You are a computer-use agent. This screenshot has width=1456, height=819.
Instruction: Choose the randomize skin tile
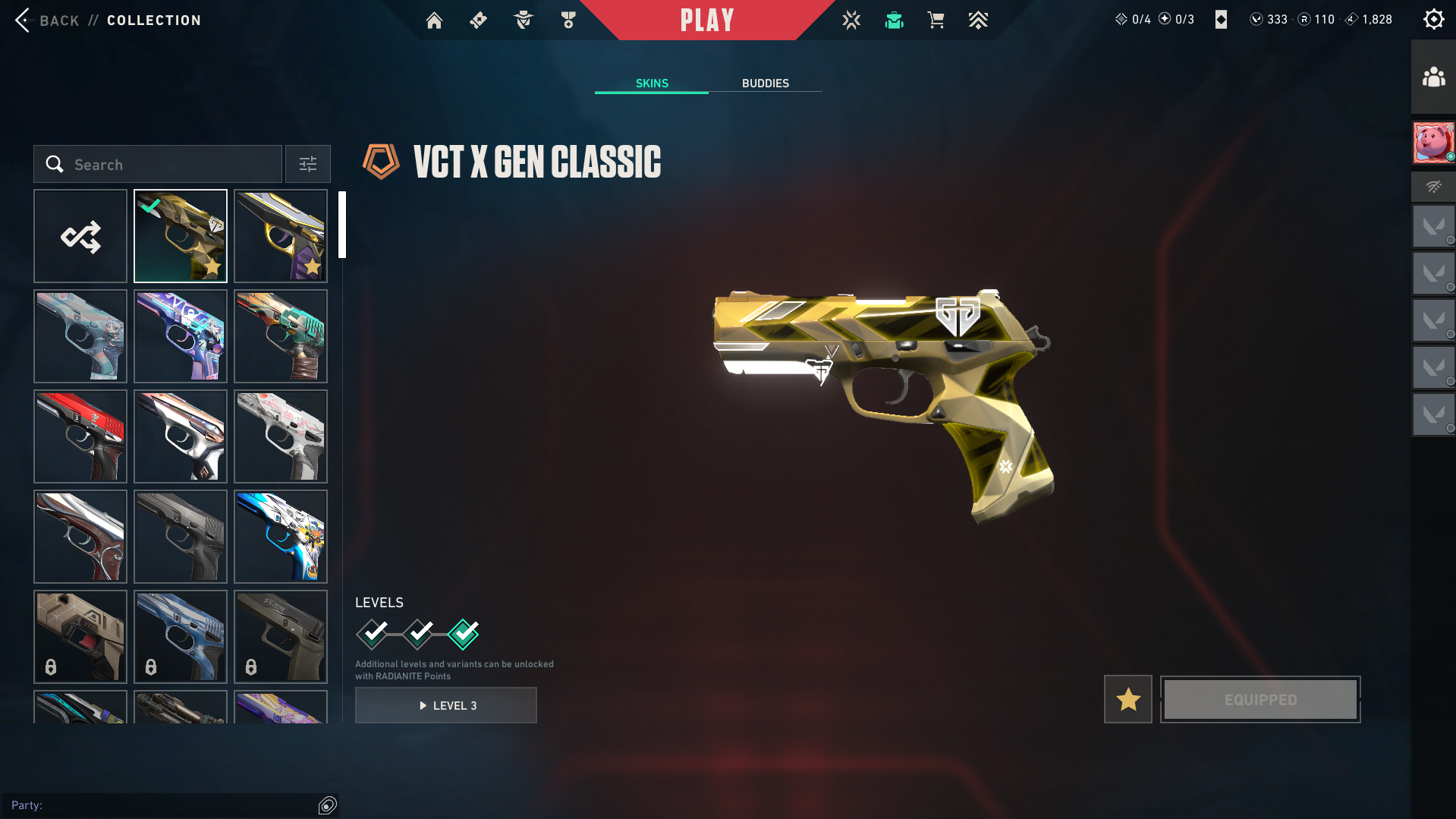point(80,237)
